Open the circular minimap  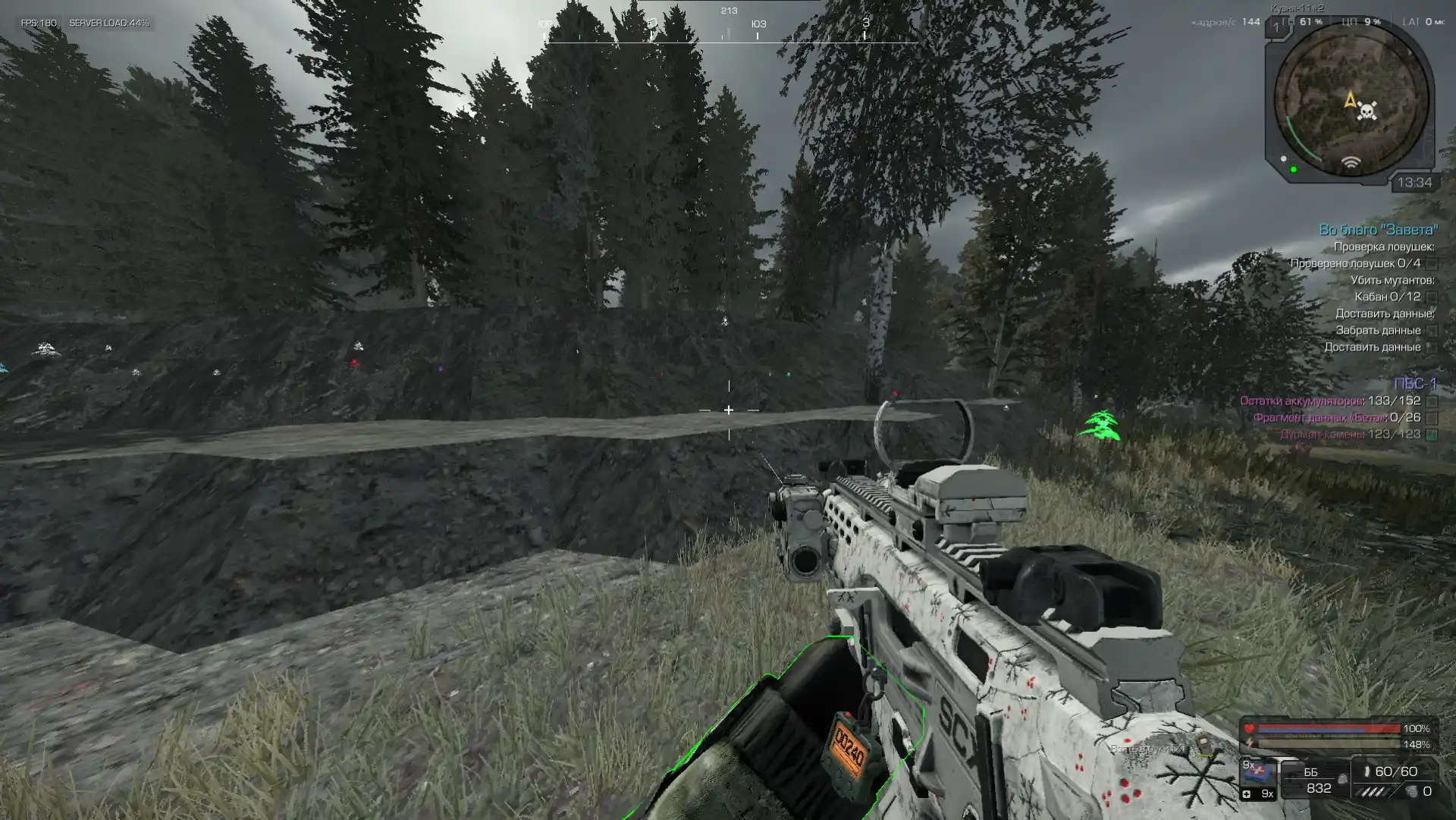coord(1351,101)
